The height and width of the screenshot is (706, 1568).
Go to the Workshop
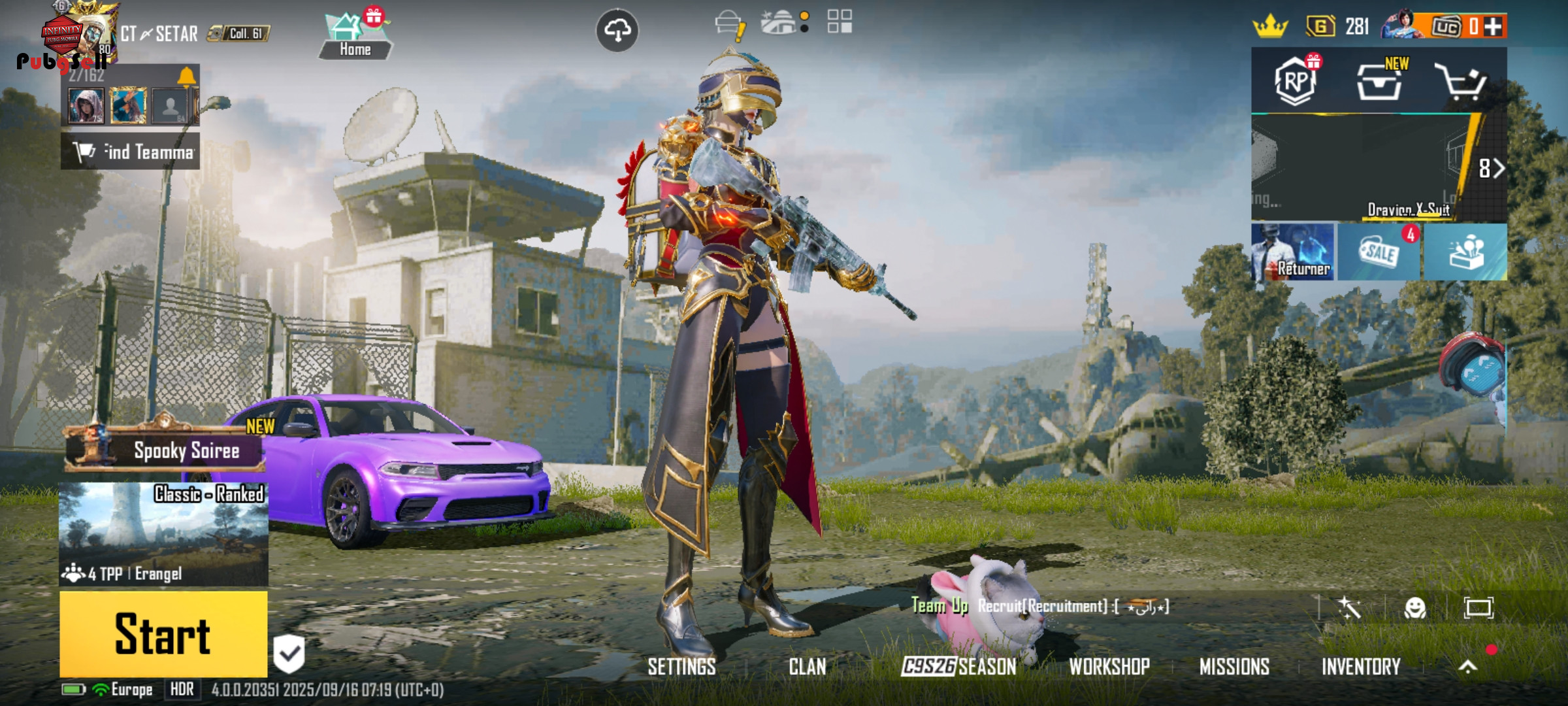[x=1109, y=667]
